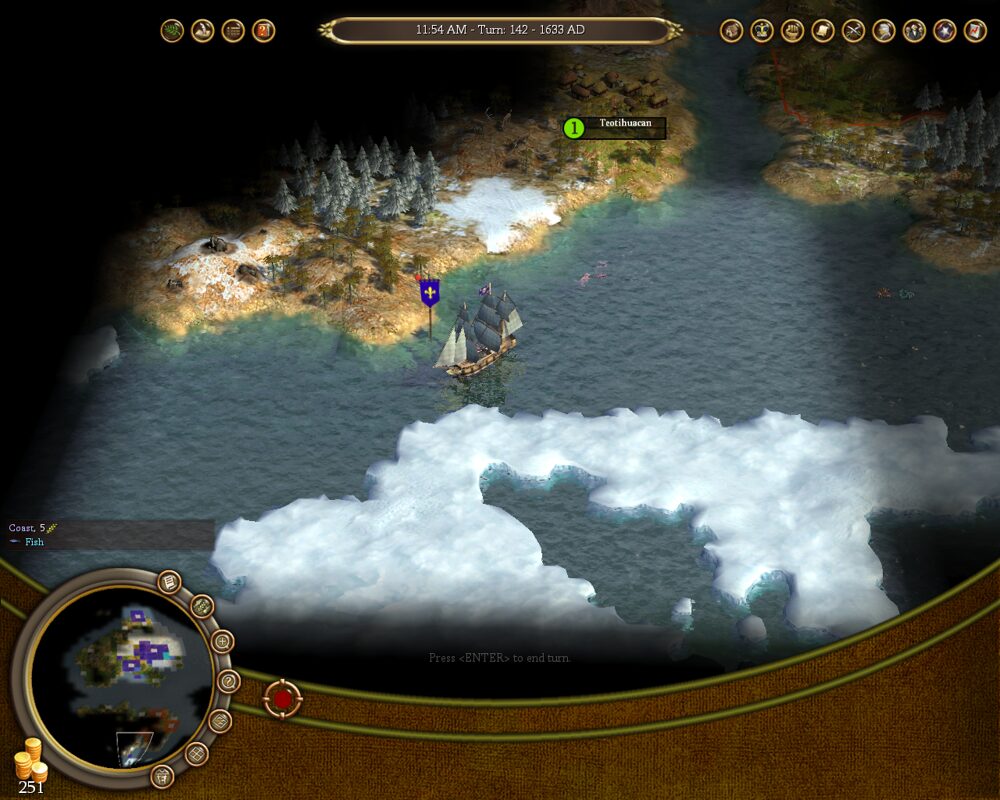Open the crossed swords military advisor
Viewport: 1000px width, 800px height.
click(854, 31)
